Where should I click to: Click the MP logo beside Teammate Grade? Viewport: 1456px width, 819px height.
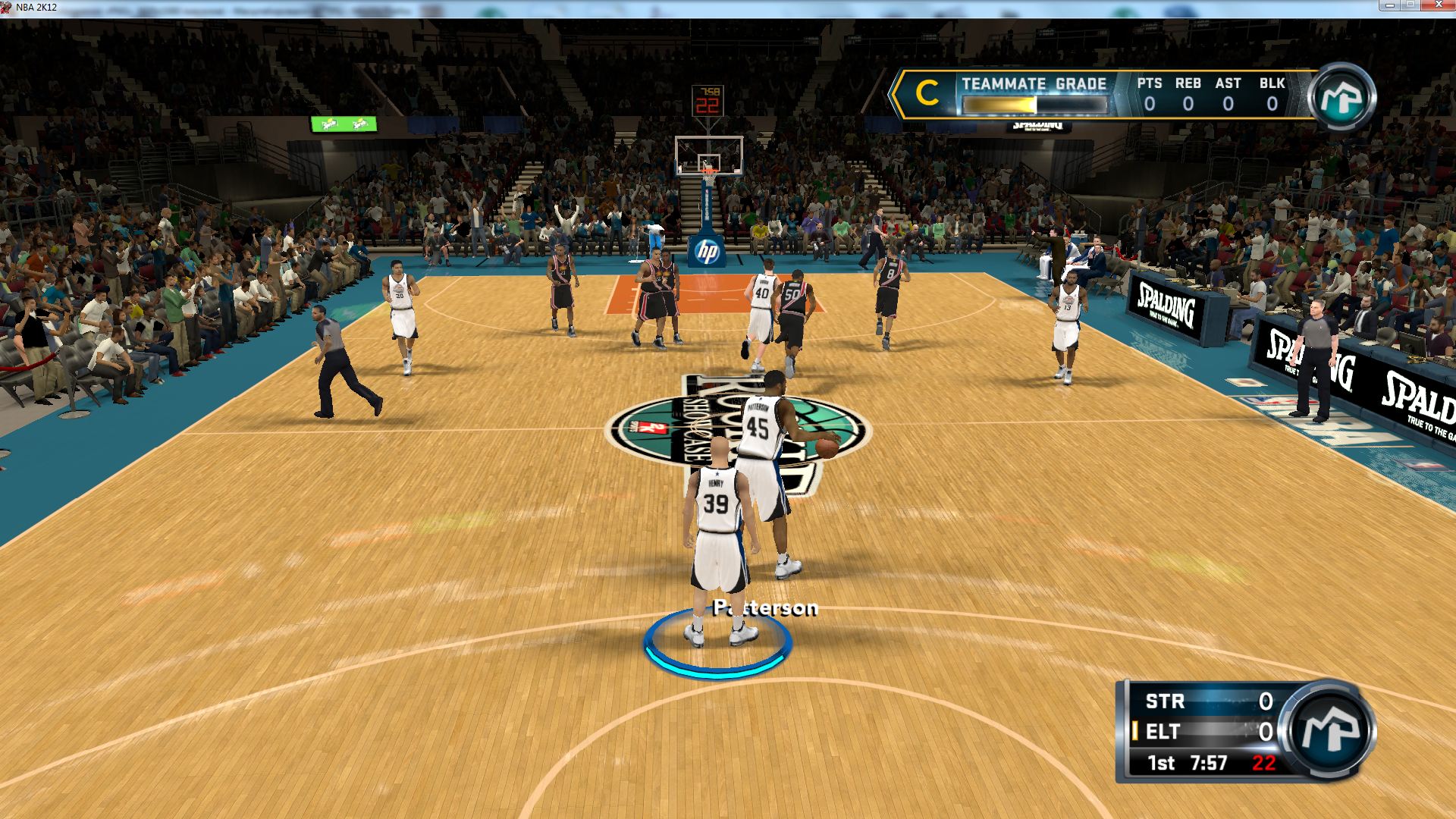click(x=1341, y=97)
